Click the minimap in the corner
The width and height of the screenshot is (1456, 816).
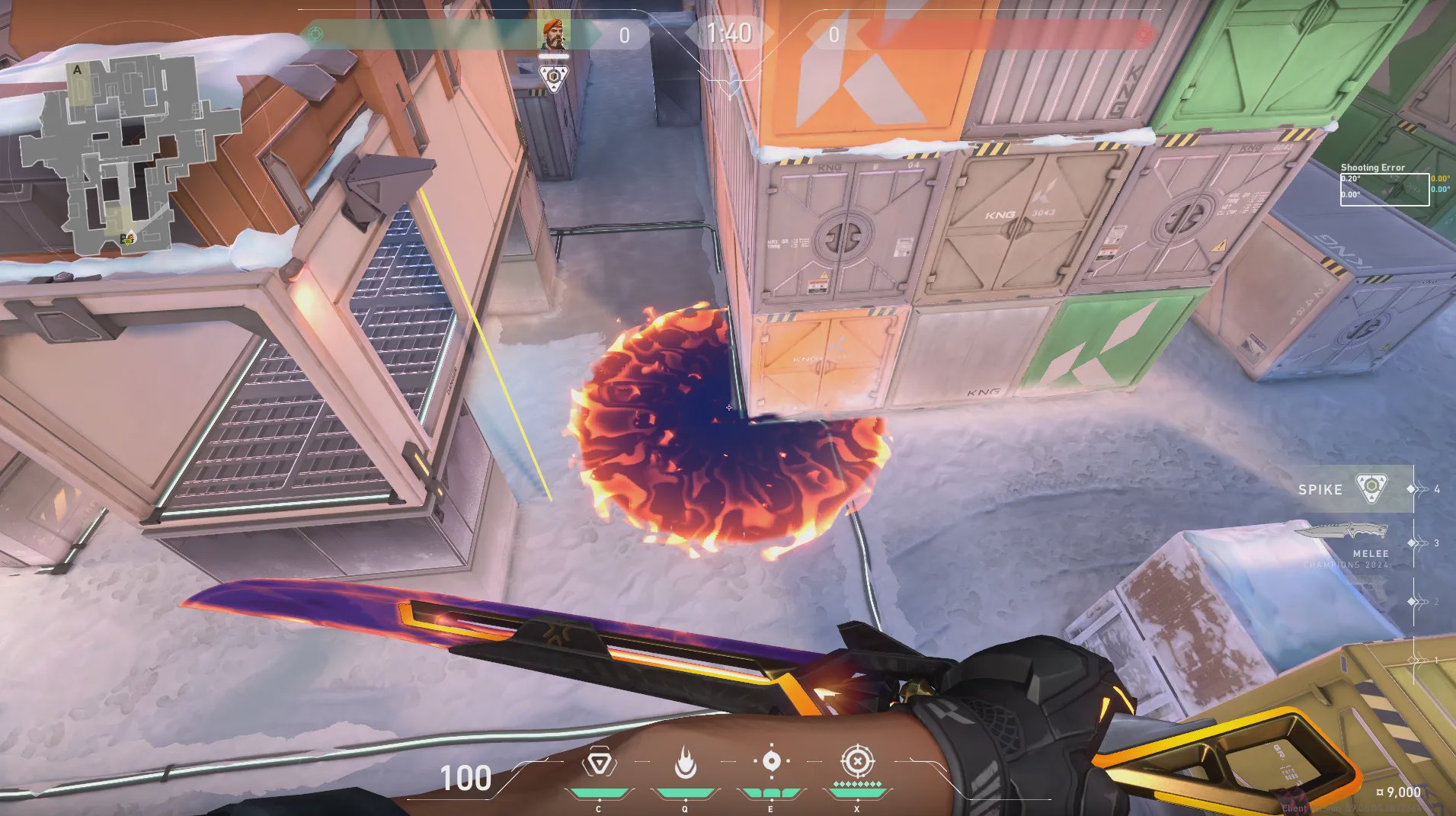point(126,156)
